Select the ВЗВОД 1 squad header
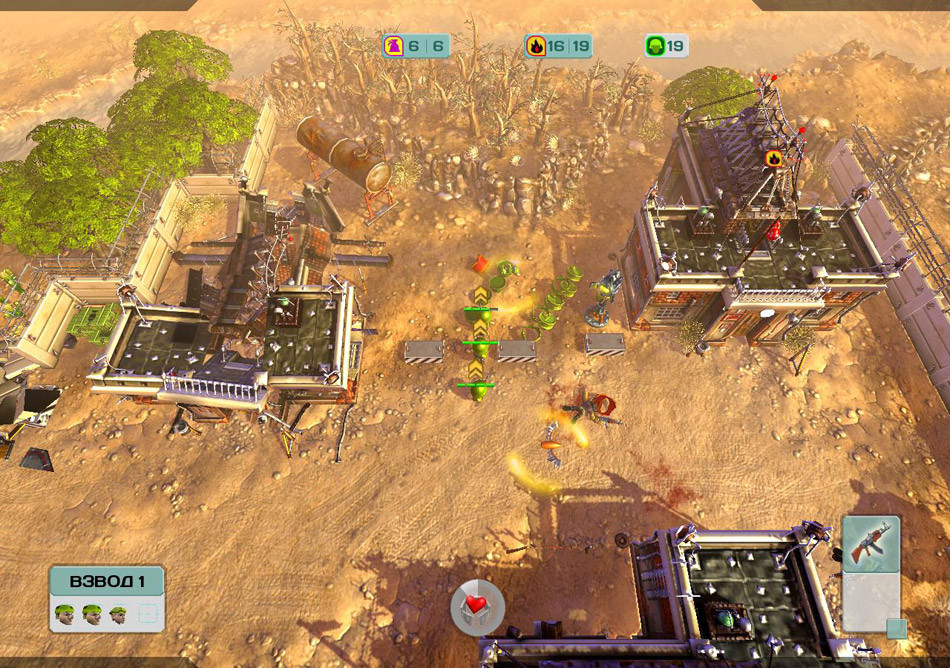This screenshot has width=950, height=668. tap(107, 581)
